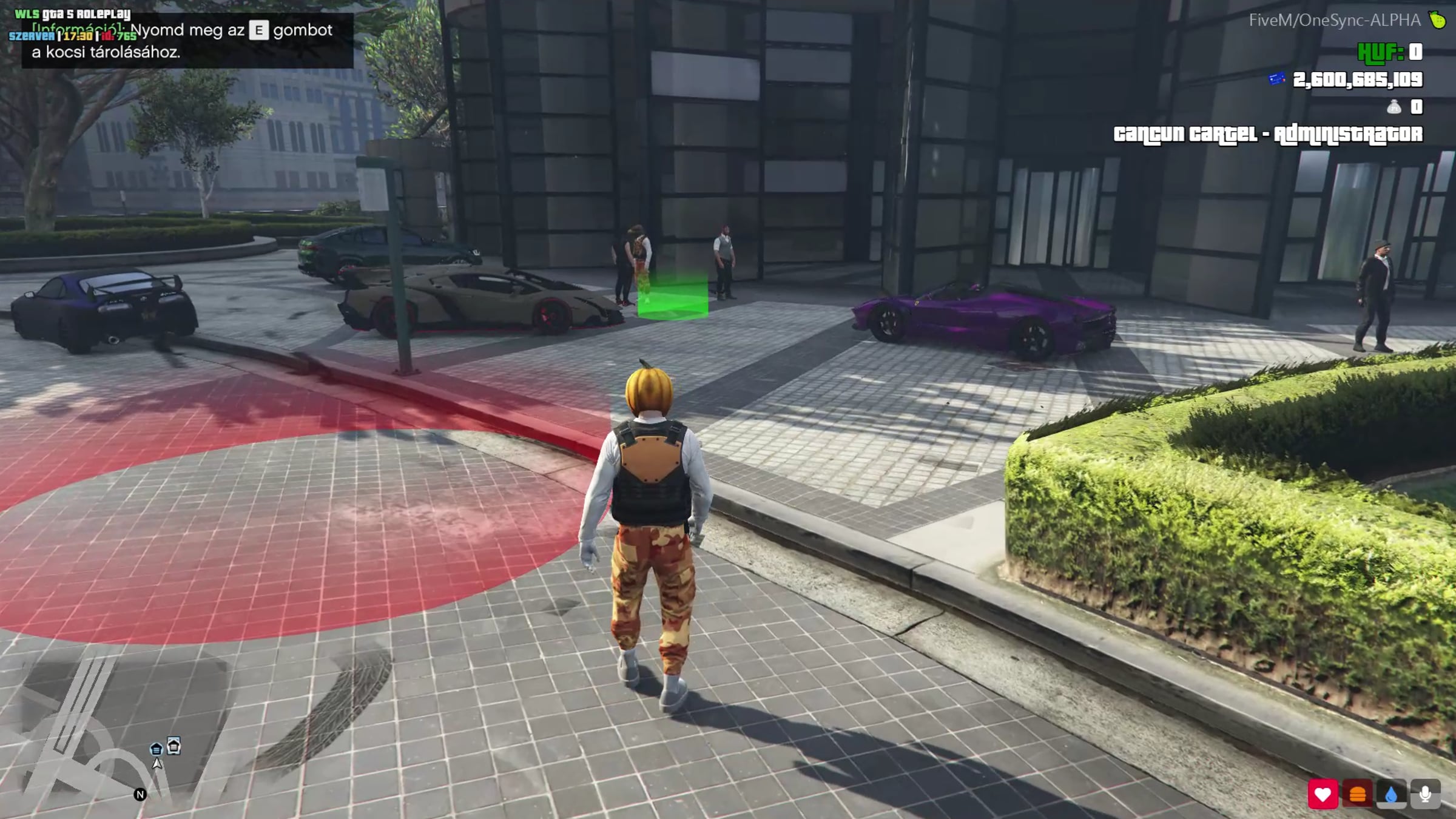Click the orange burger hunger icon
The height and width of the screenshot is (819, 1456).
tap(1357, 794)
